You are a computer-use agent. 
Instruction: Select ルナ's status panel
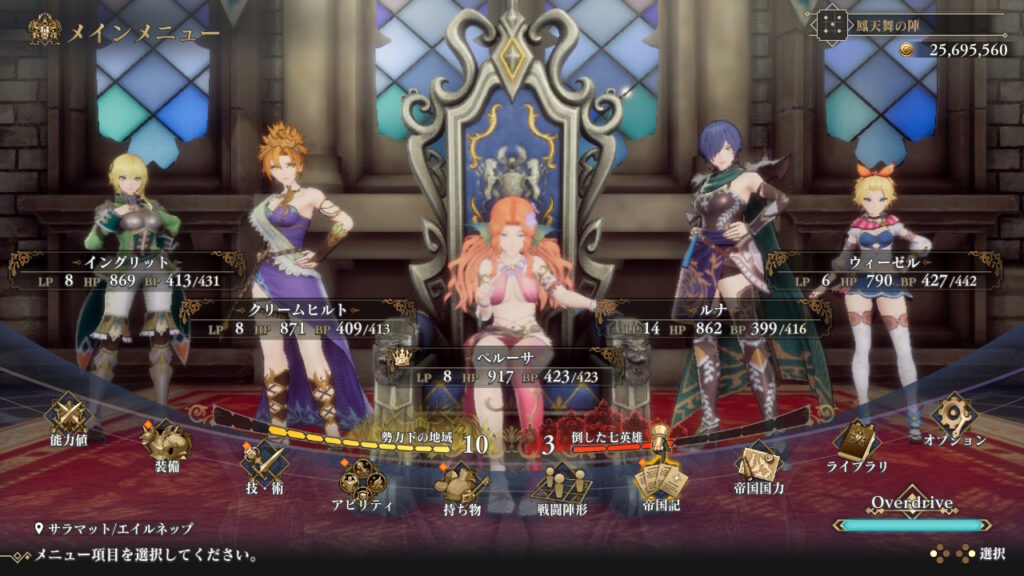[x=715, y=318]
